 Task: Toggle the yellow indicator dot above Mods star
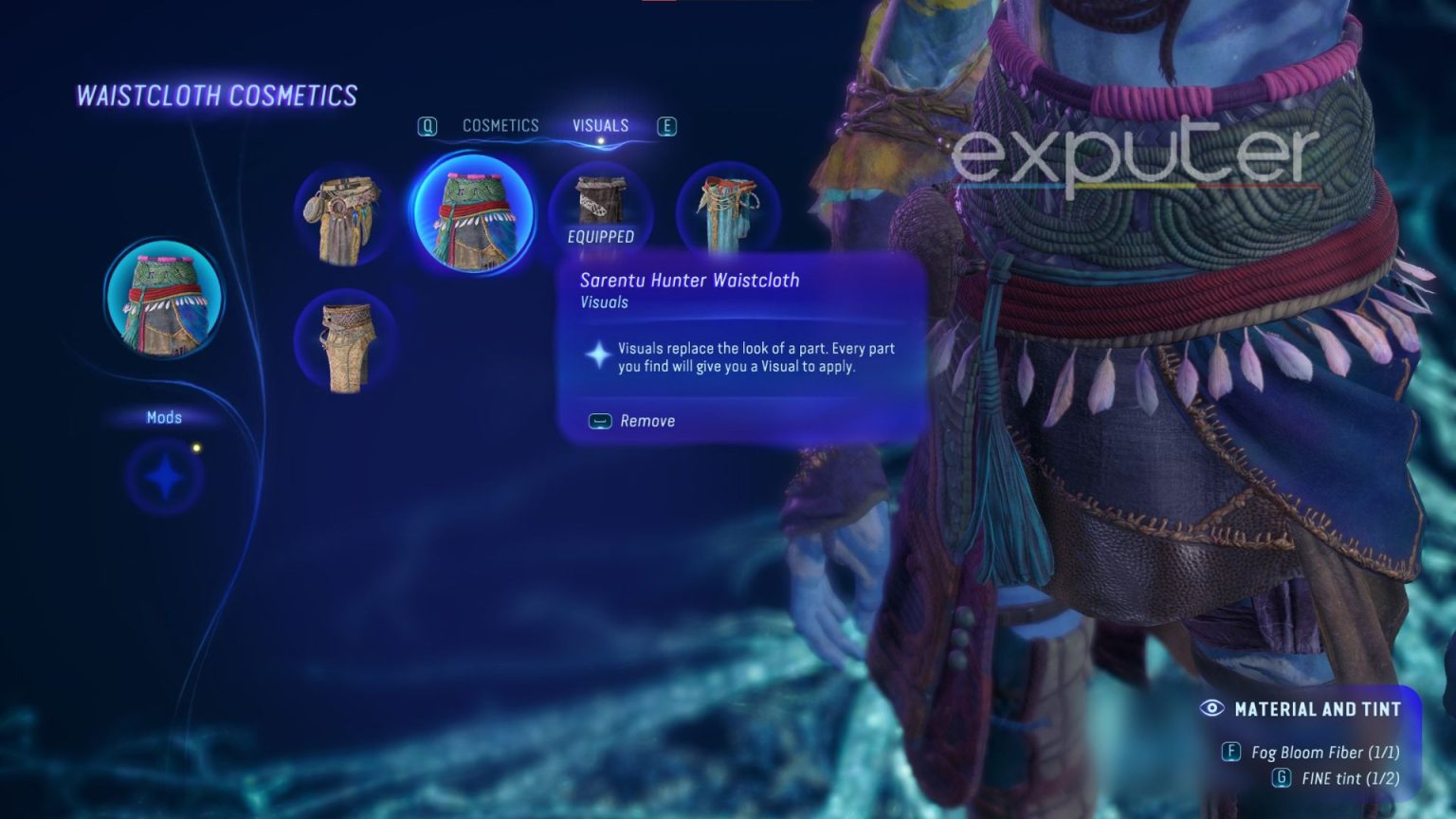point(196,447)
